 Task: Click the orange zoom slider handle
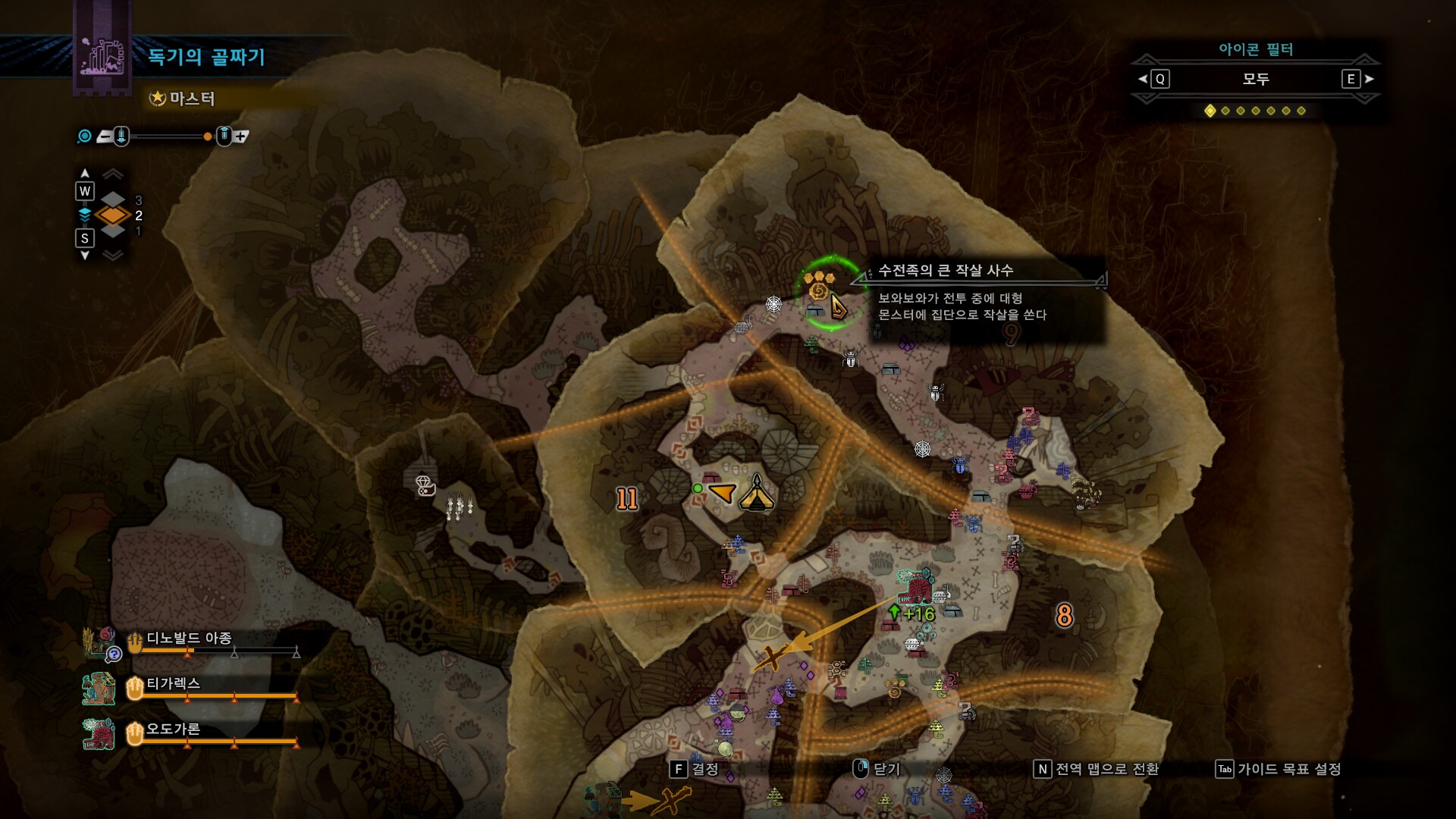click(208, 136)
